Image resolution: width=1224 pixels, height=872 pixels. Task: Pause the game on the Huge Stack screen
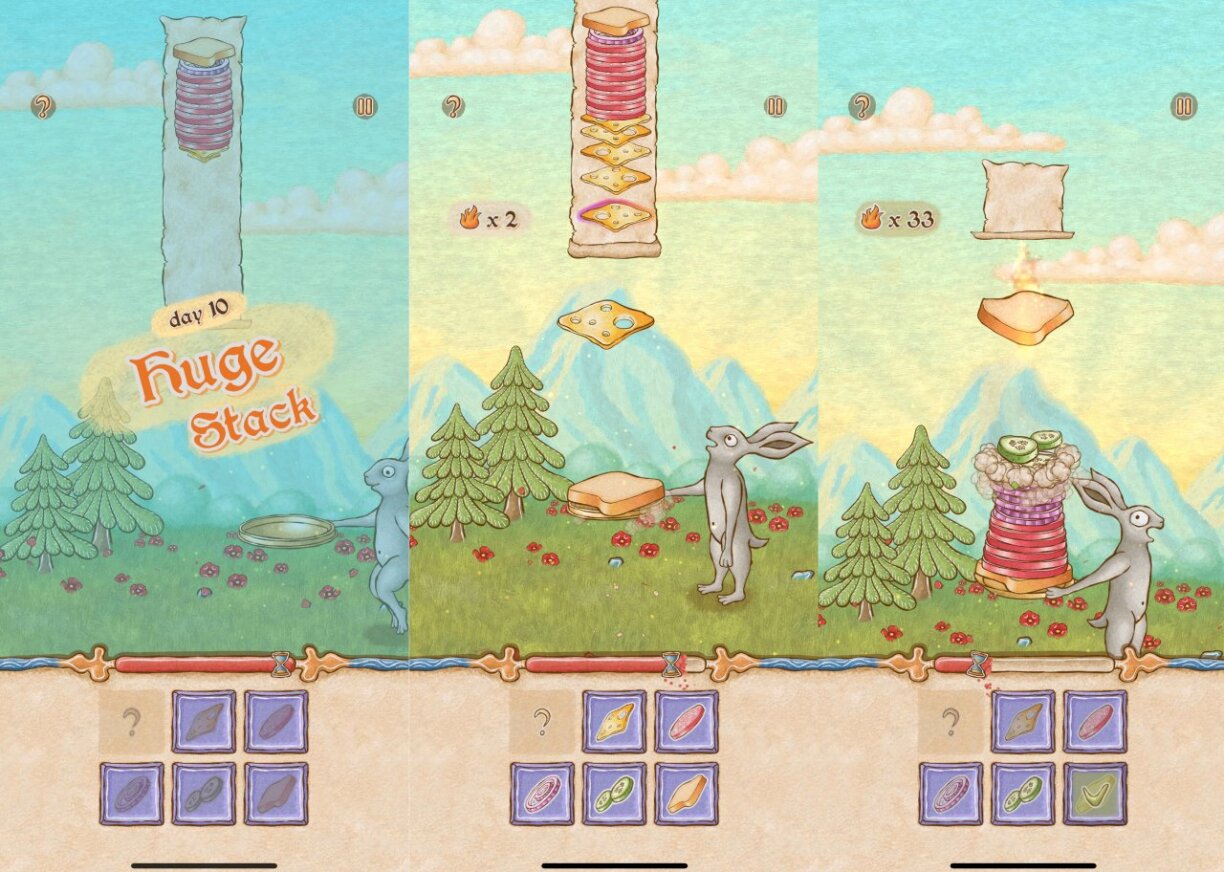pyautogui.click(x=365, y=107)
